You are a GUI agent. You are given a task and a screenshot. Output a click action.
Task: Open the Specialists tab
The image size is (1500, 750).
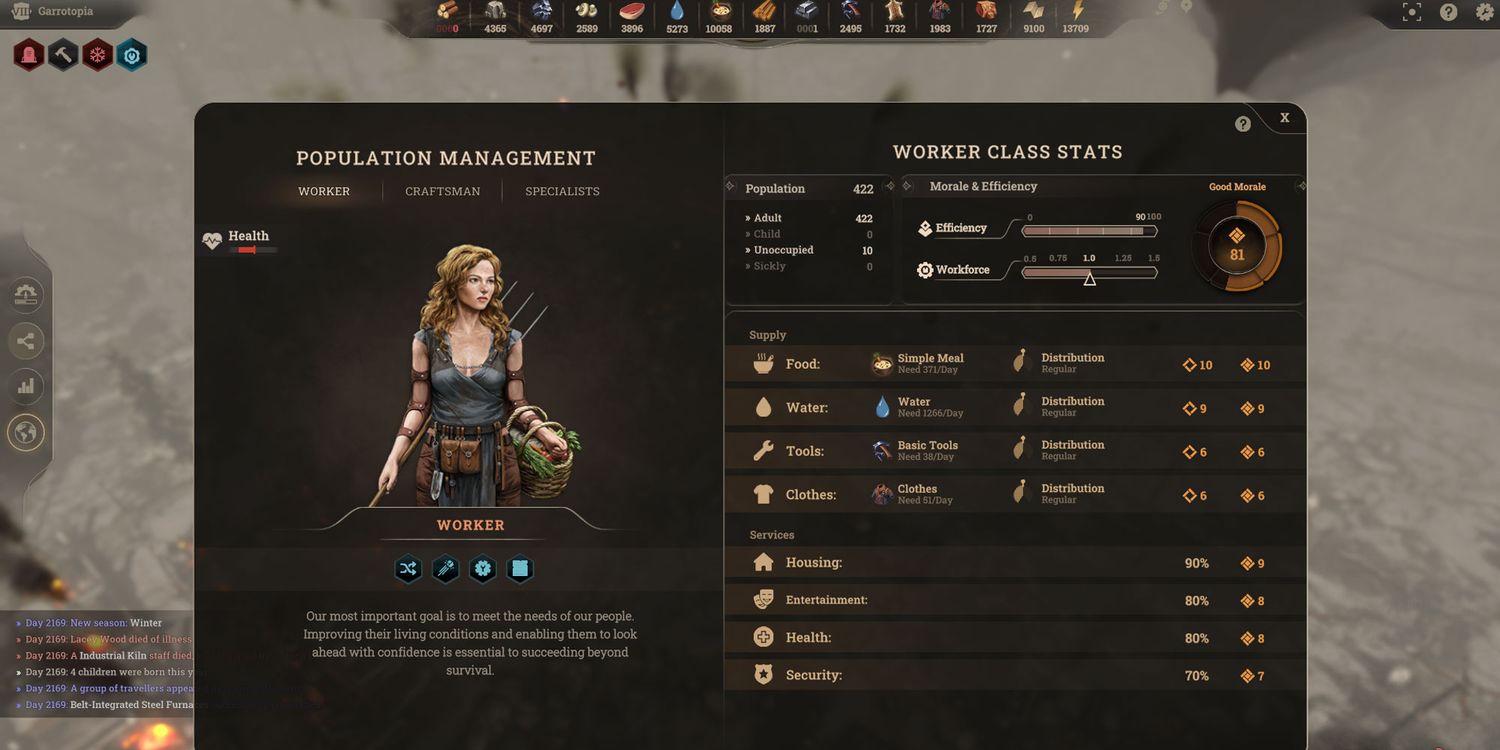pos(562,191)
